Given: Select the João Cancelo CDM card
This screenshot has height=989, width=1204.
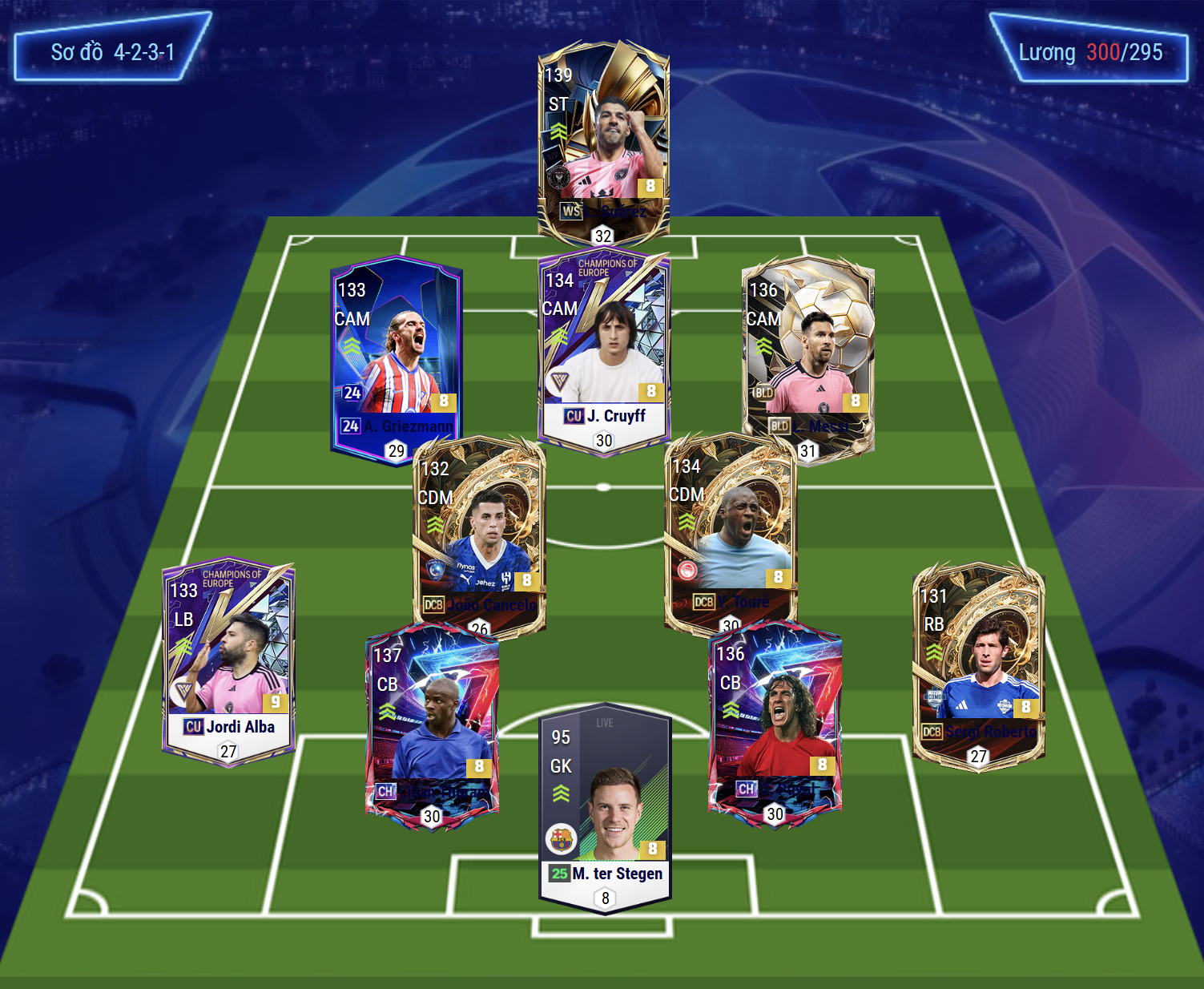Looking at the screenshot, I should click(478, 533).
